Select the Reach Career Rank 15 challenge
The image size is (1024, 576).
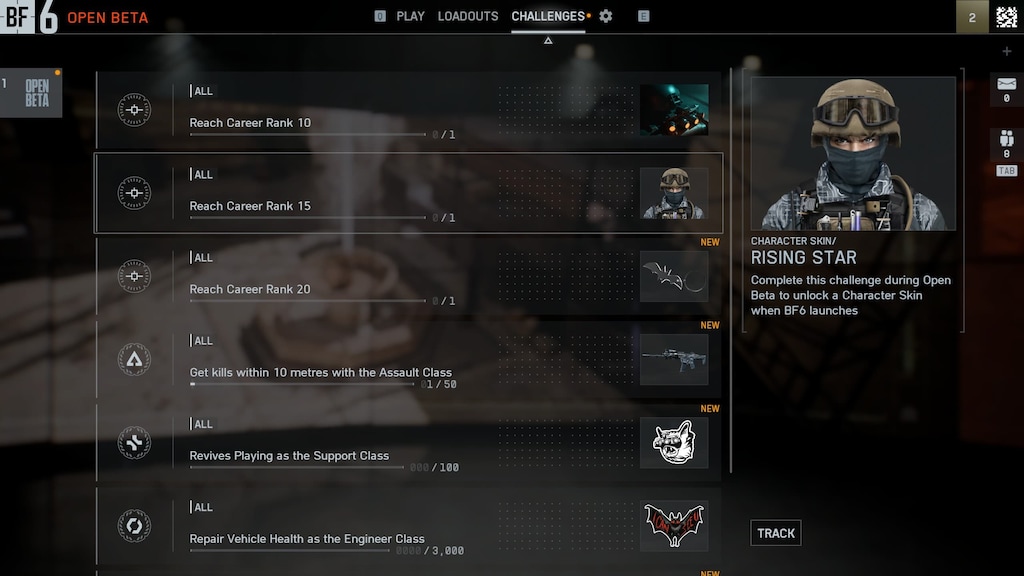(x=408, y=193)
